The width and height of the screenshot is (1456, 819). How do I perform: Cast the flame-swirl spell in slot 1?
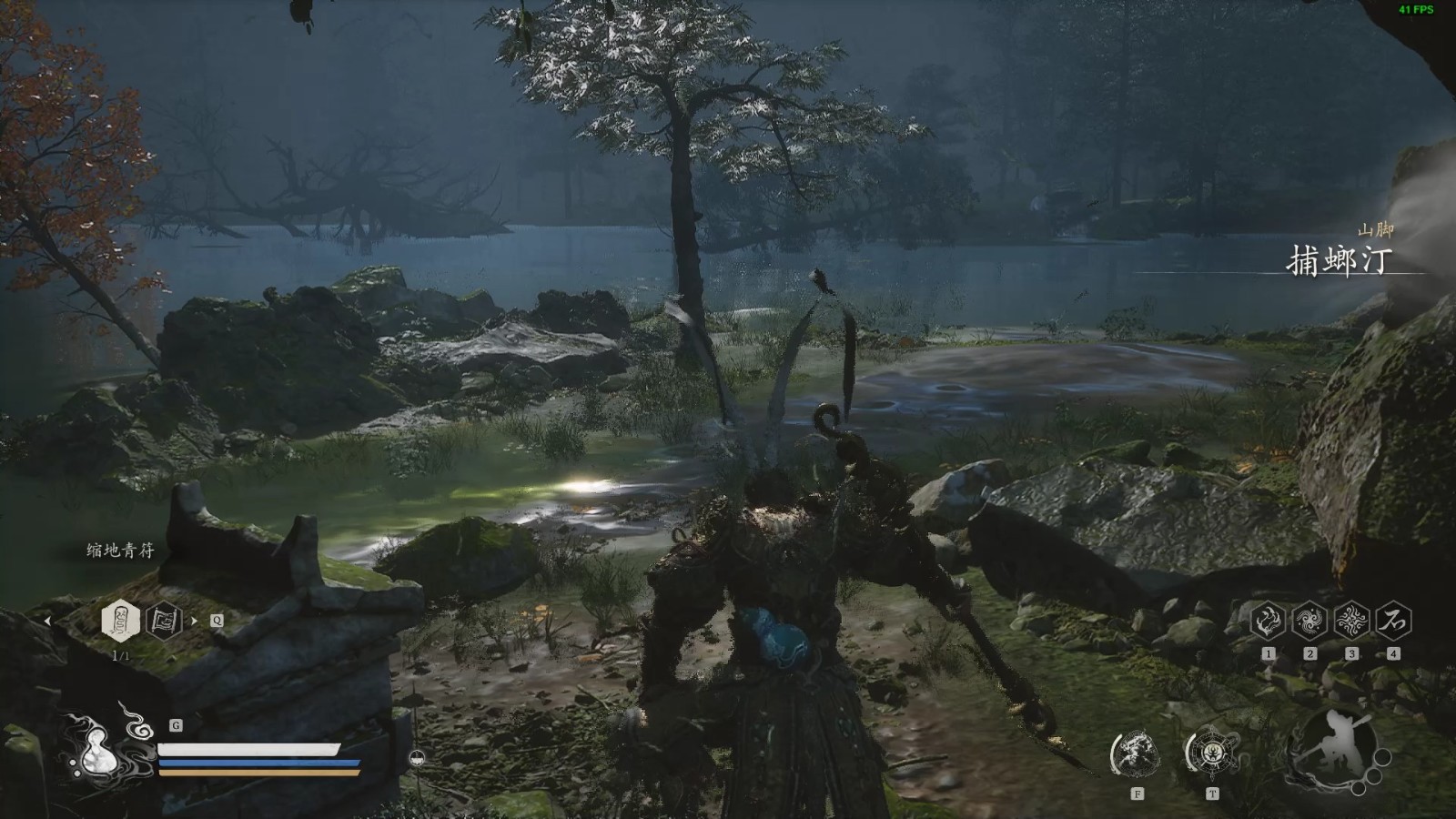click(1268, 622)
